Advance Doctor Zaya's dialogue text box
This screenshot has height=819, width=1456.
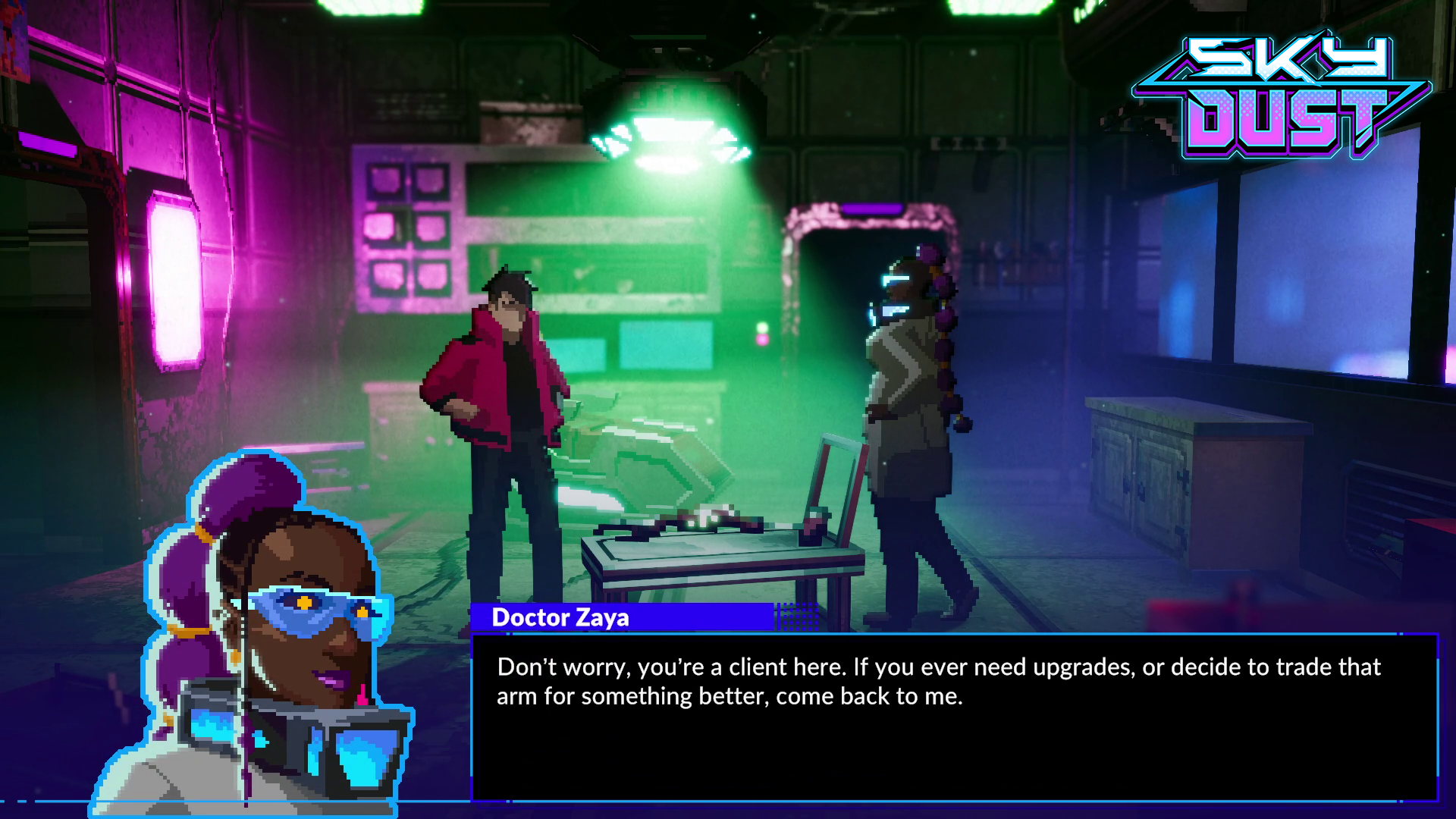pos(954,717)
